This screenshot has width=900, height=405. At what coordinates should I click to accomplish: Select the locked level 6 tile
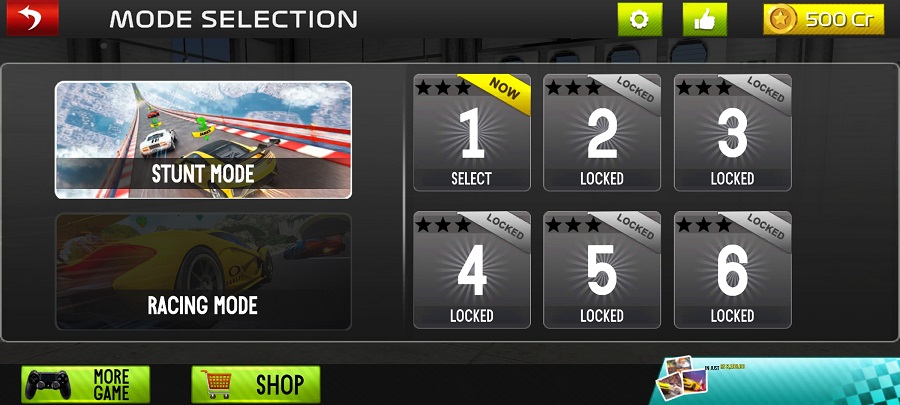click(732, 269)
